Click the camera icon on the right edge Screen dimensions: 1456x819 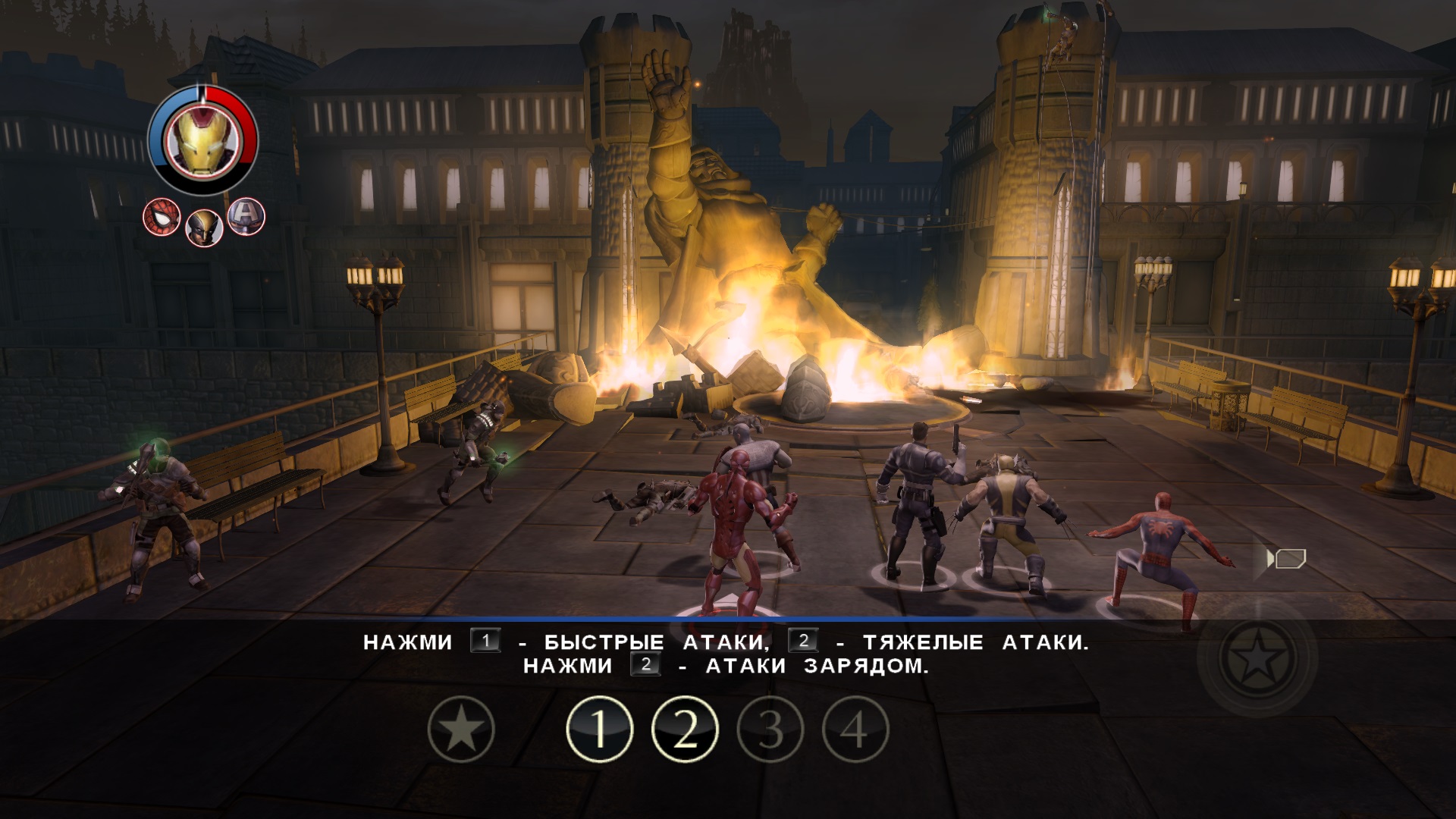[1286, 560]
